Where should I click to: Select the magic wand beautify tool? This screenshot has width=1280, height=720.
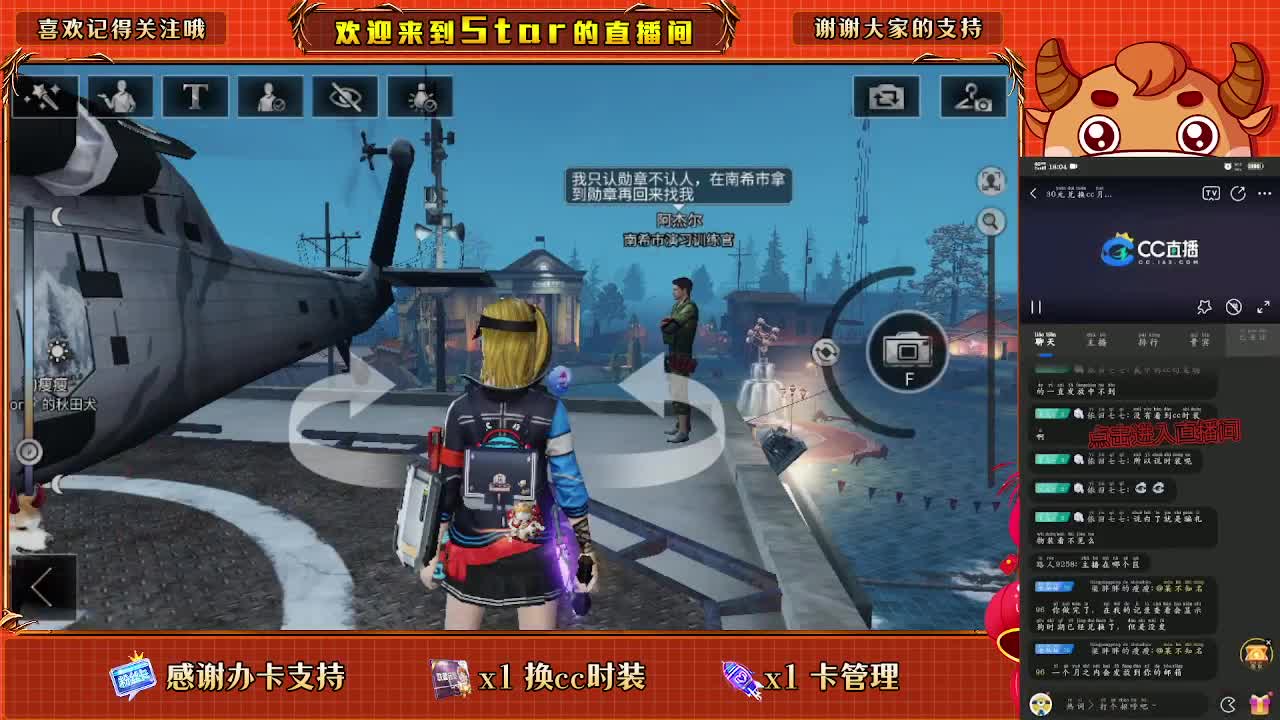point(44,96)
